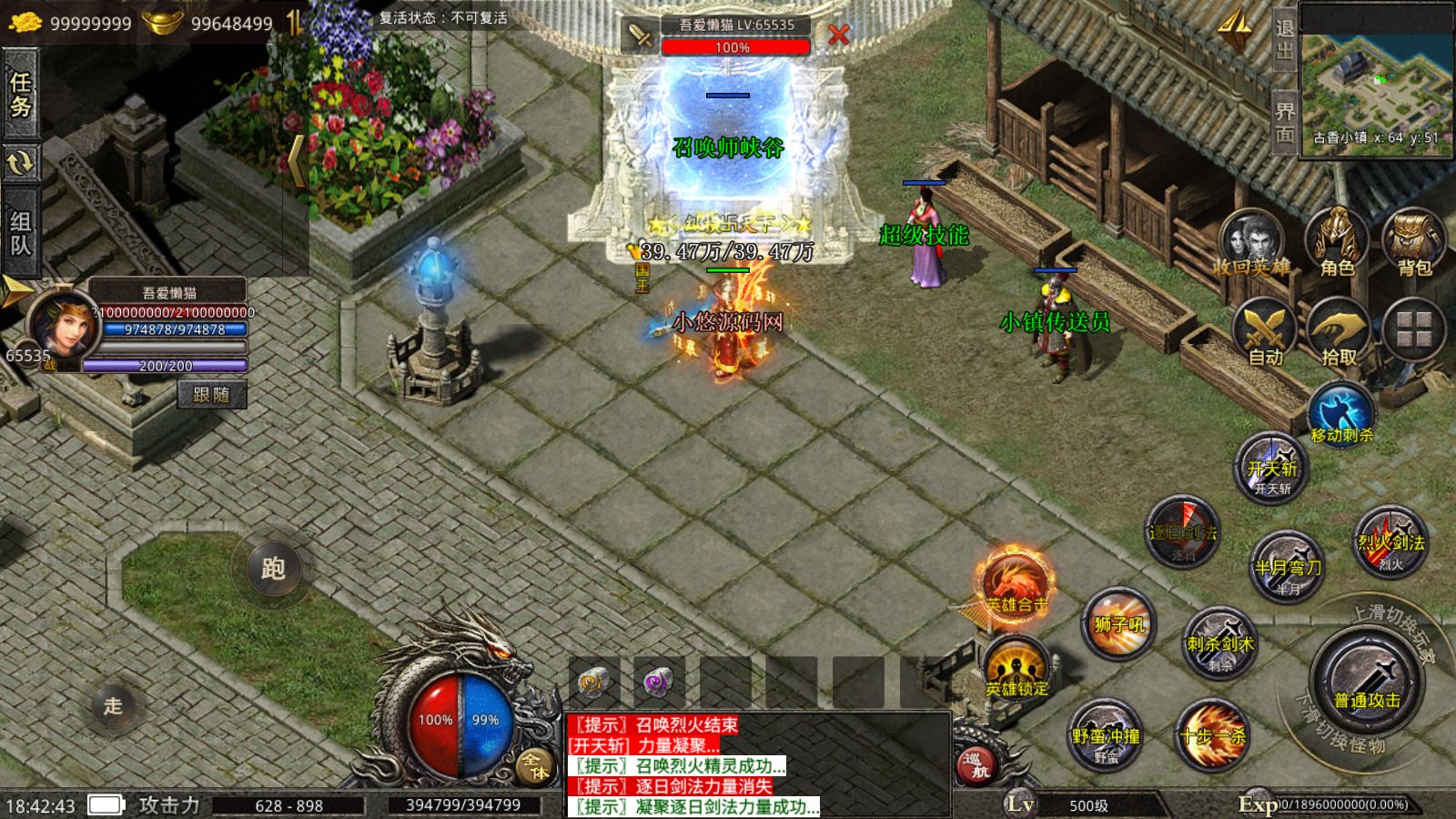The image size is (1456, 819).
Task: Switch movement to 跑 run mode
Action: tap(273, 568)
